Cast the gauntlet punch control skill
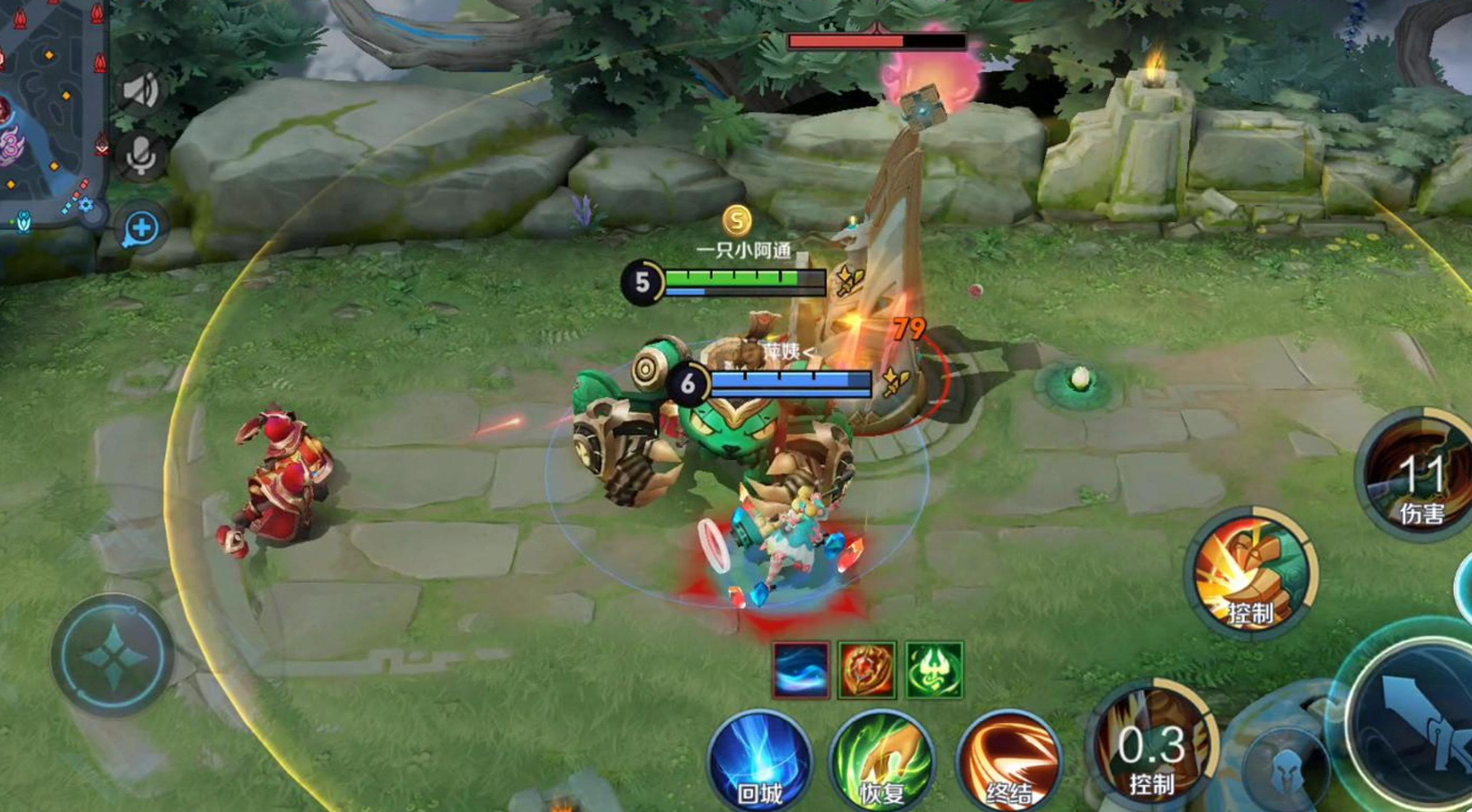The height and width of the screenshot is (812, 1472). pyautogui.click(x=1251, y=575)
